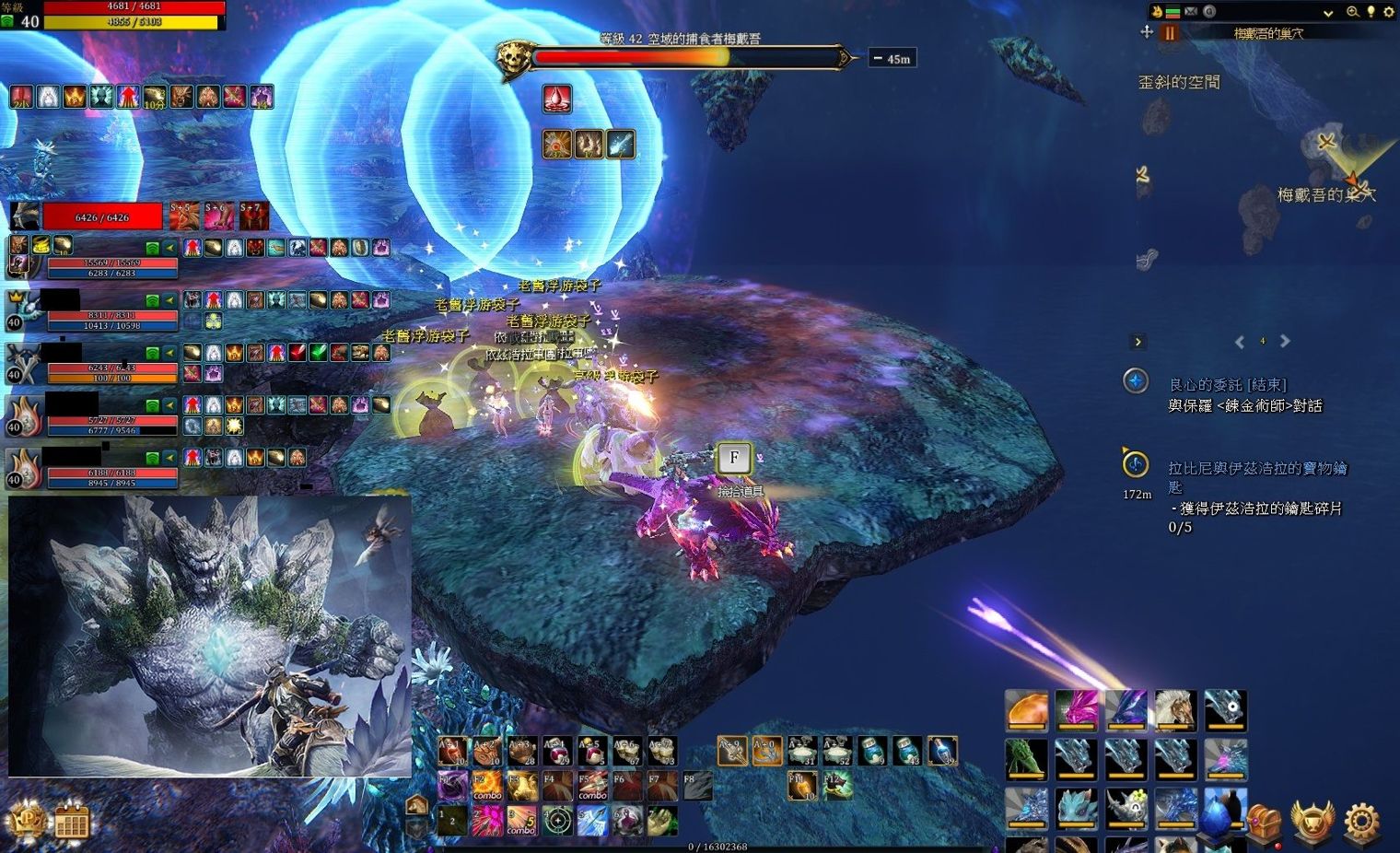Open the calendar icon button
This screenshot has width=1400, height=853.
(x=71, y=822)
